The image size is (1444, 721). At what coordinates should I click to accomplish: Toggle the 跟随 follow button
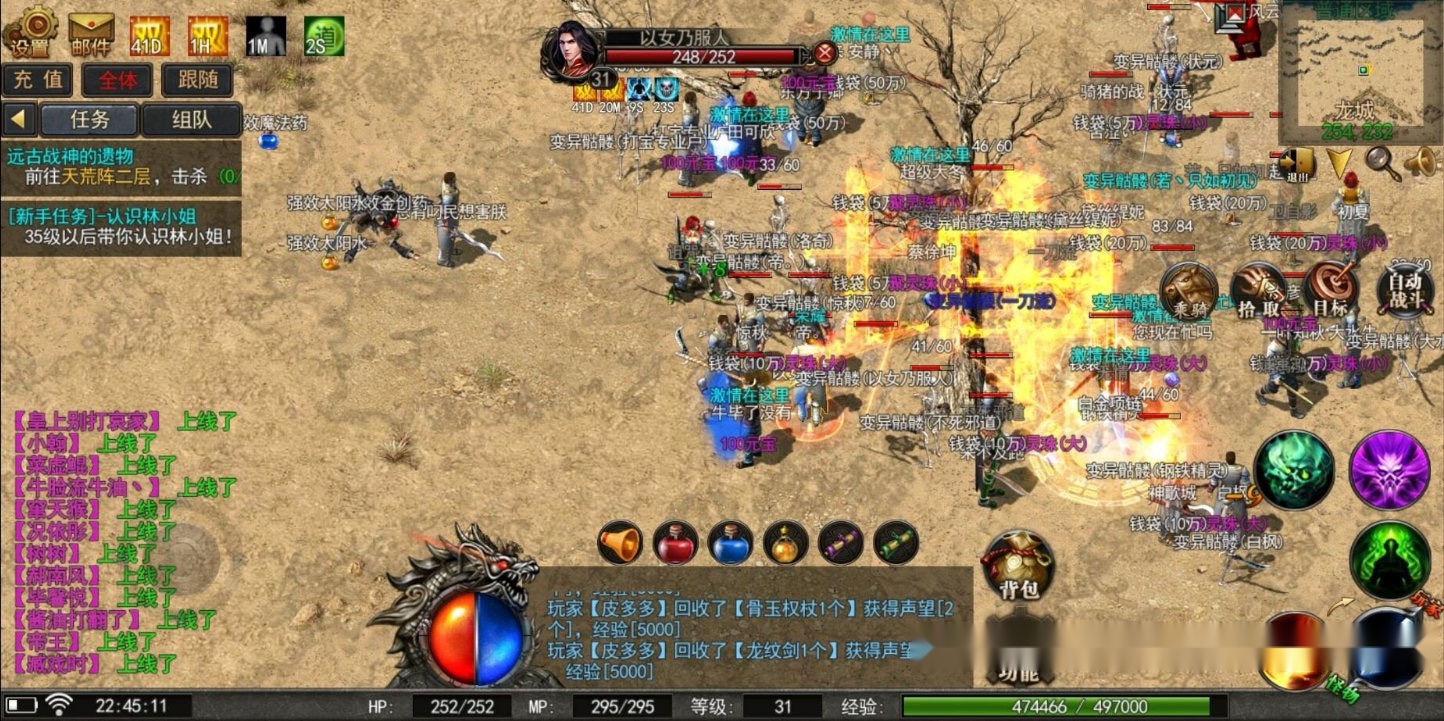click(x=197, y=80)
